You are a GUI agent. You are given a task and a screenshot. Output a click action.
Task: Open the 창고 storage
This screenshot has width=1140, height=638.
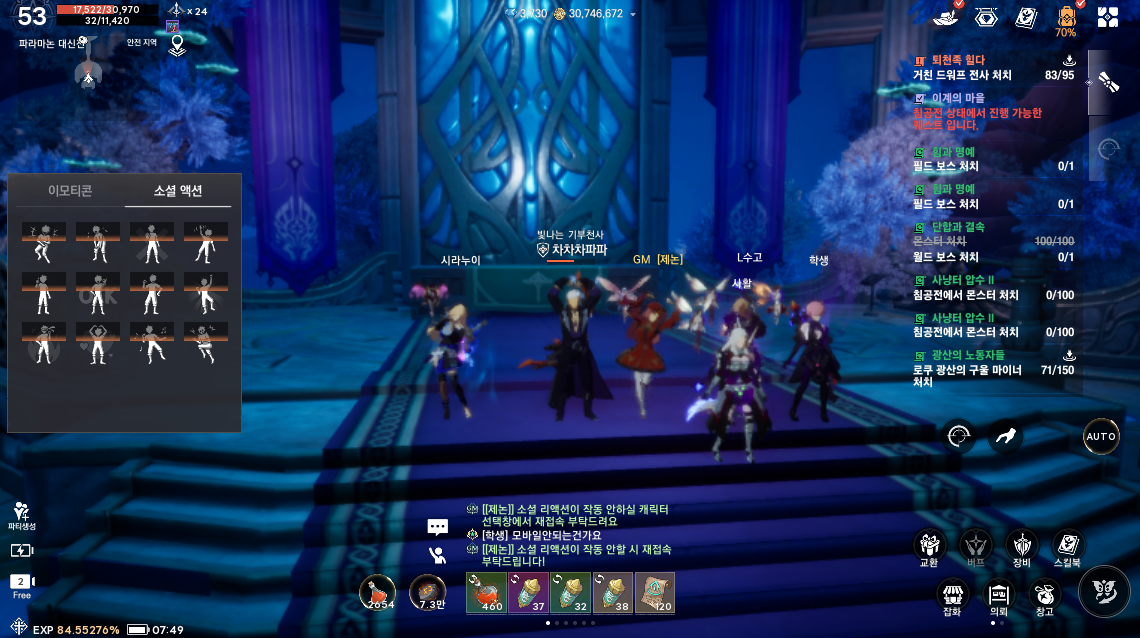[1045, 596]
